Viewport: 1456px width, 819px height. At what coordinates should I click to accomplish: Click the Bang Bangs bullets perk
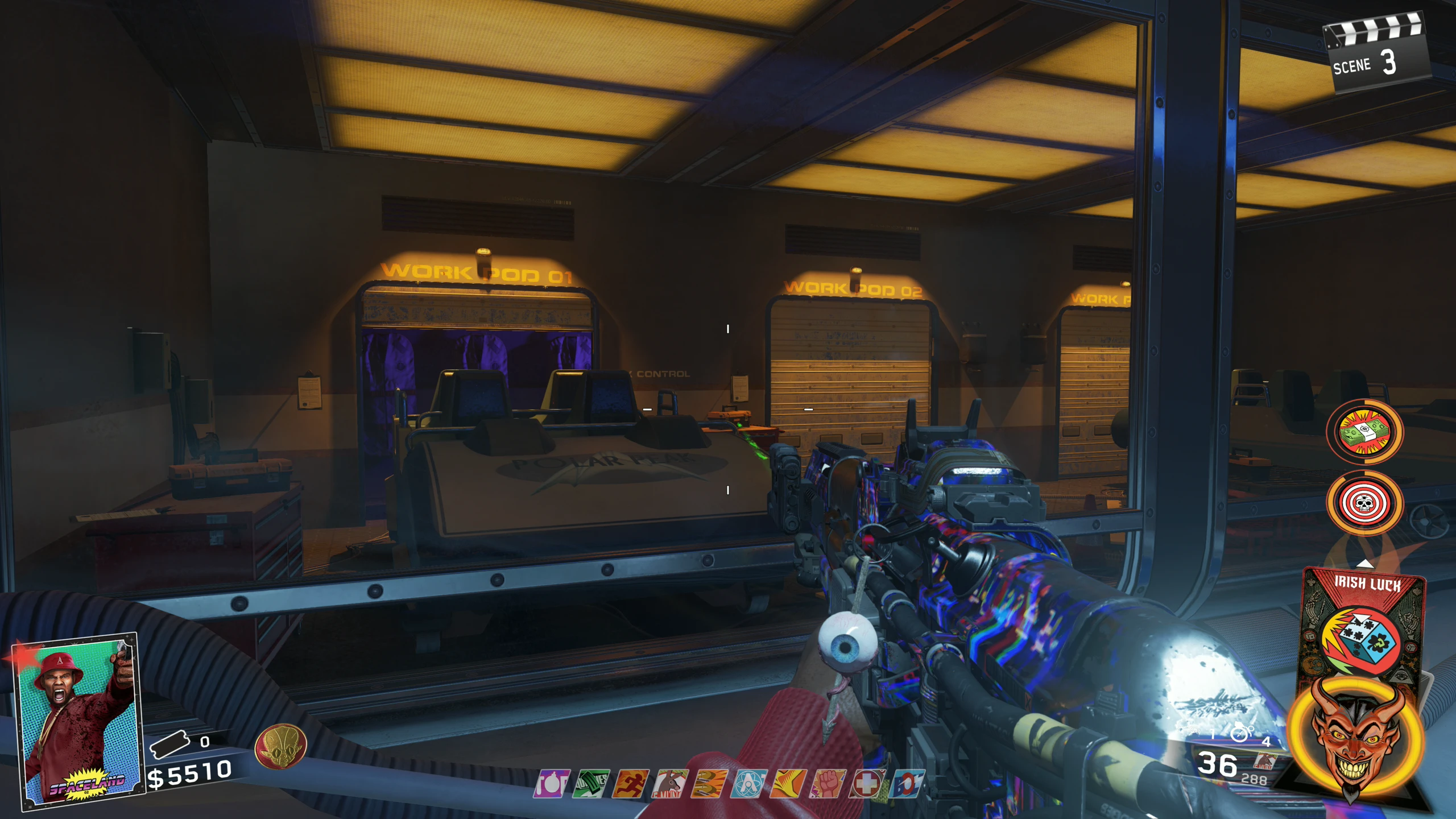[710, 784]
